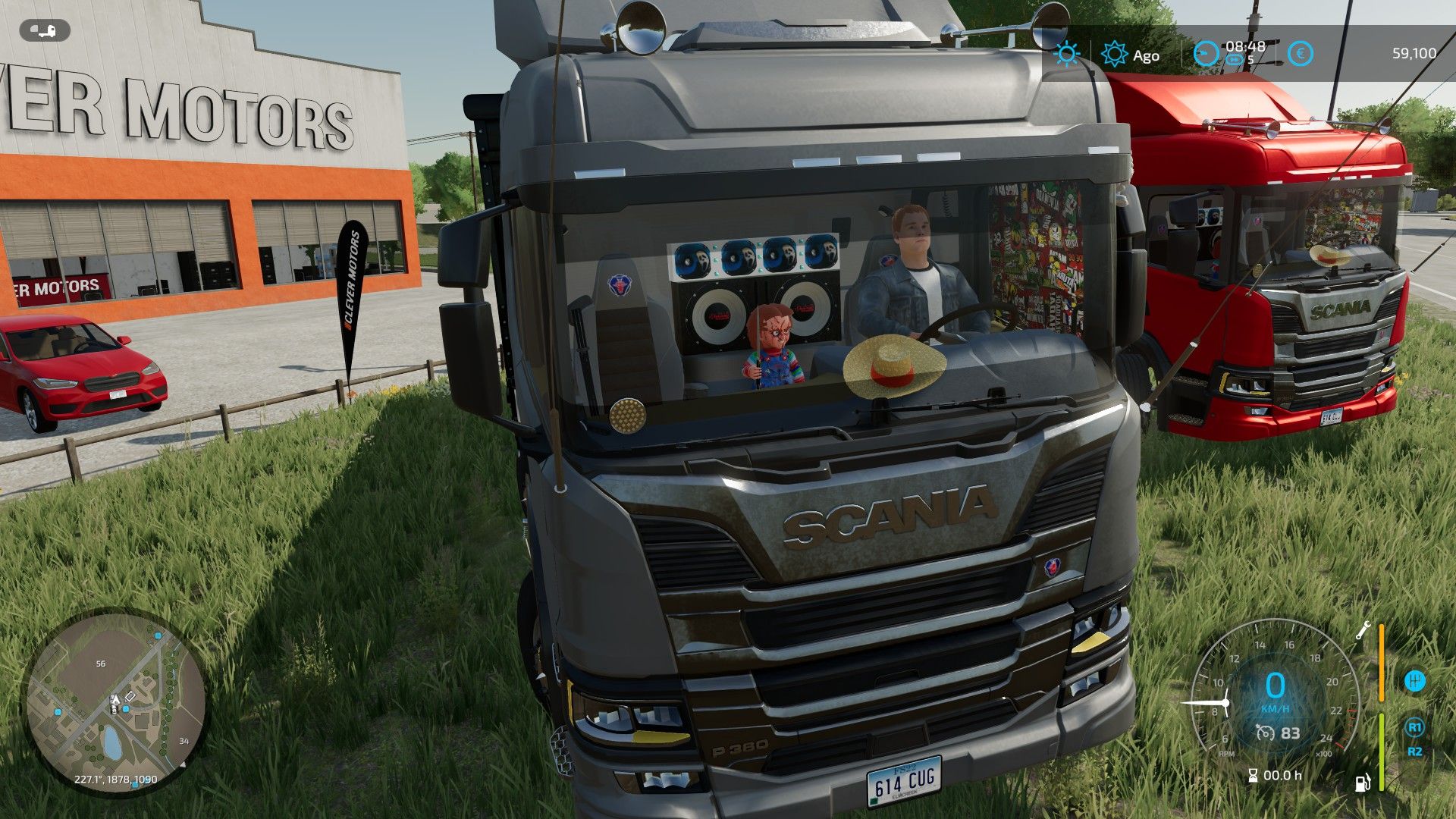Click the fuel pump icon

[1363, 782]
